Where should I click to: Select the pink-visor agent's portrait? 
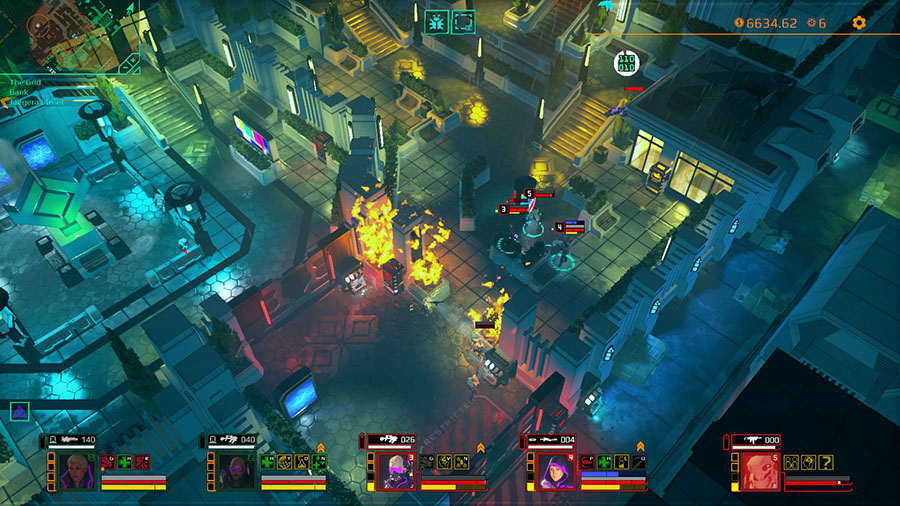396,470
